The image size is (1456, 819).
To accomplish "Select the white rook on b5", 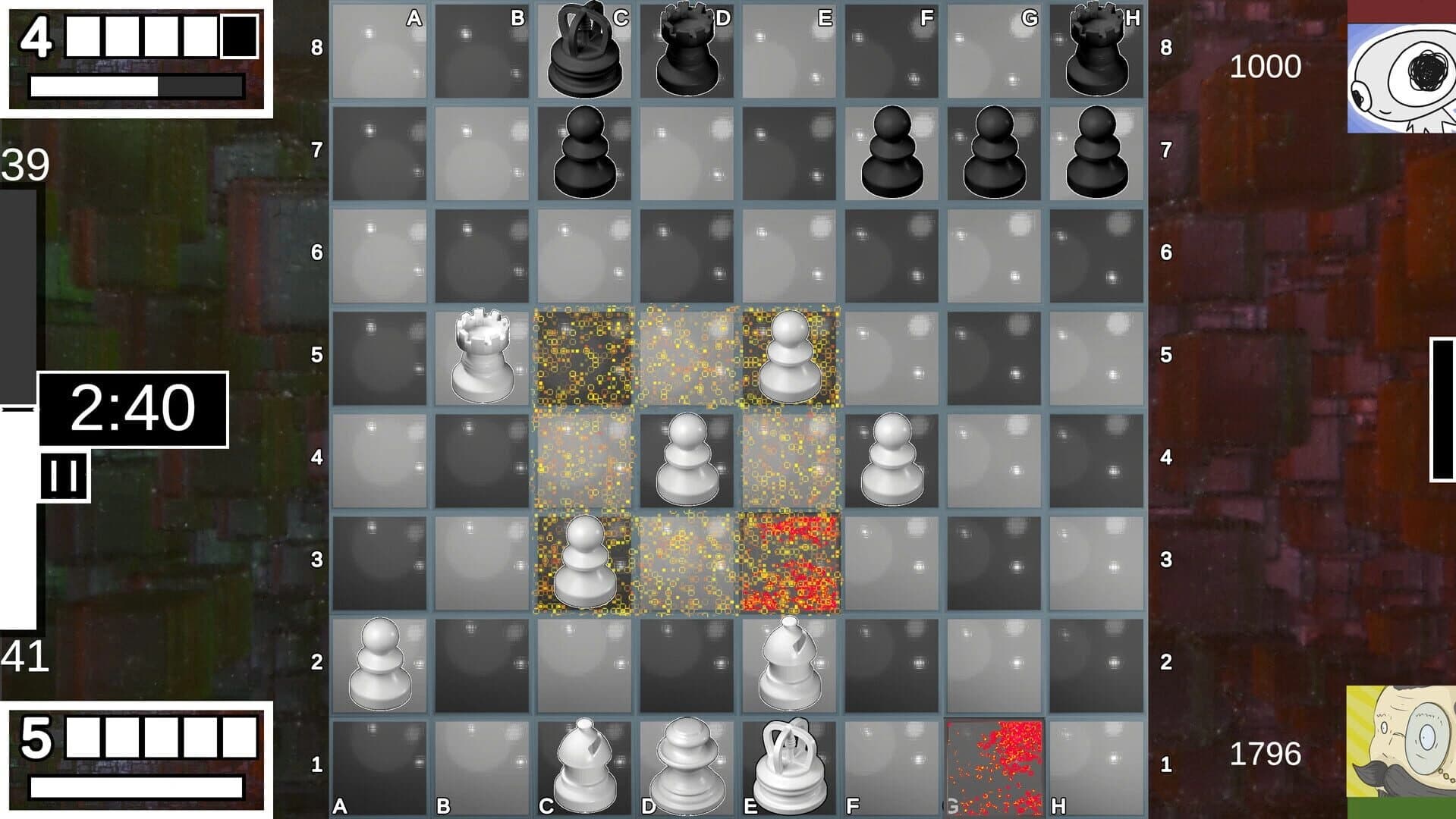I will point(483,356).
